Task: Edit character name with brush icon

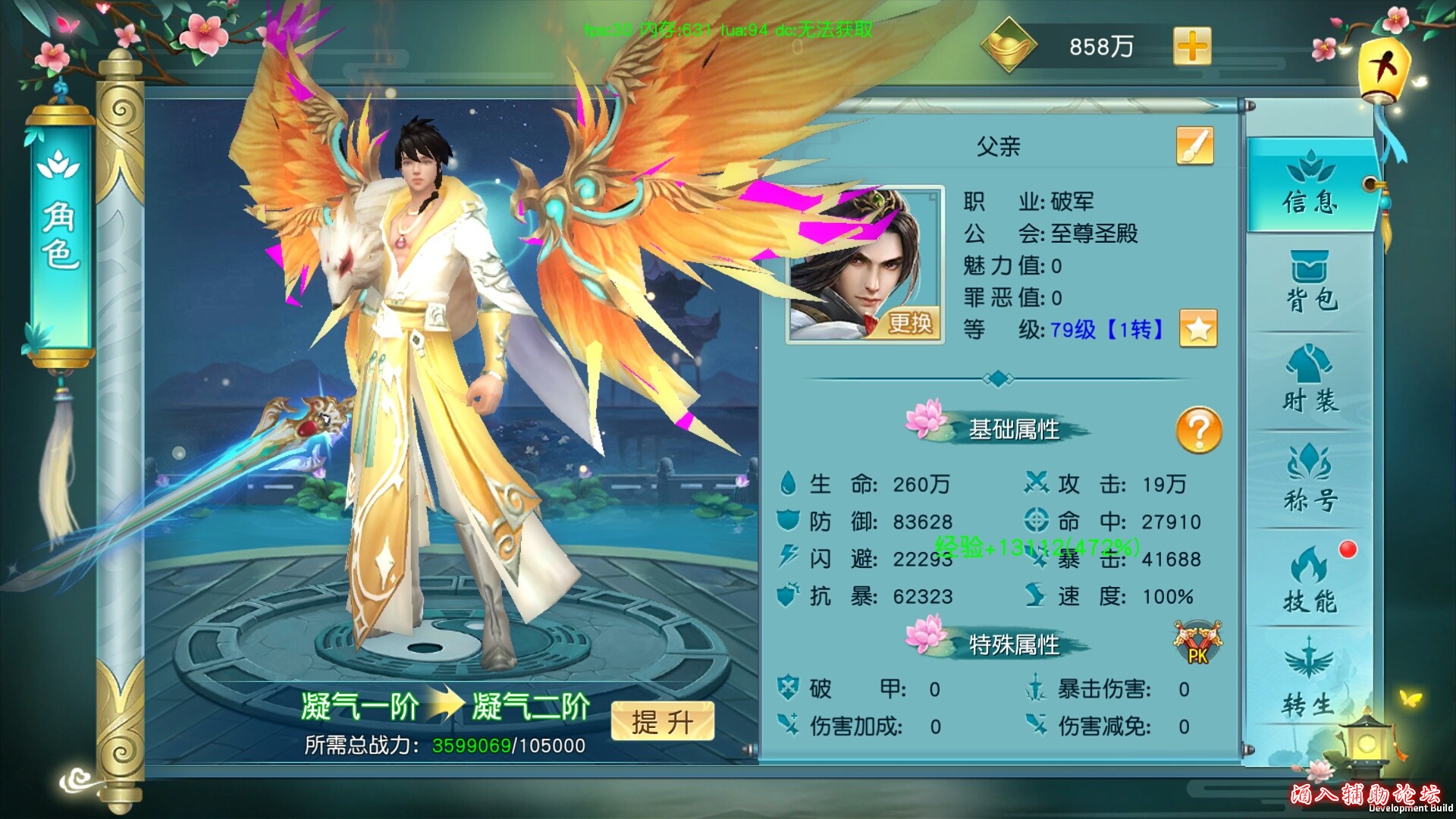Action: (x=1194, y=146)
